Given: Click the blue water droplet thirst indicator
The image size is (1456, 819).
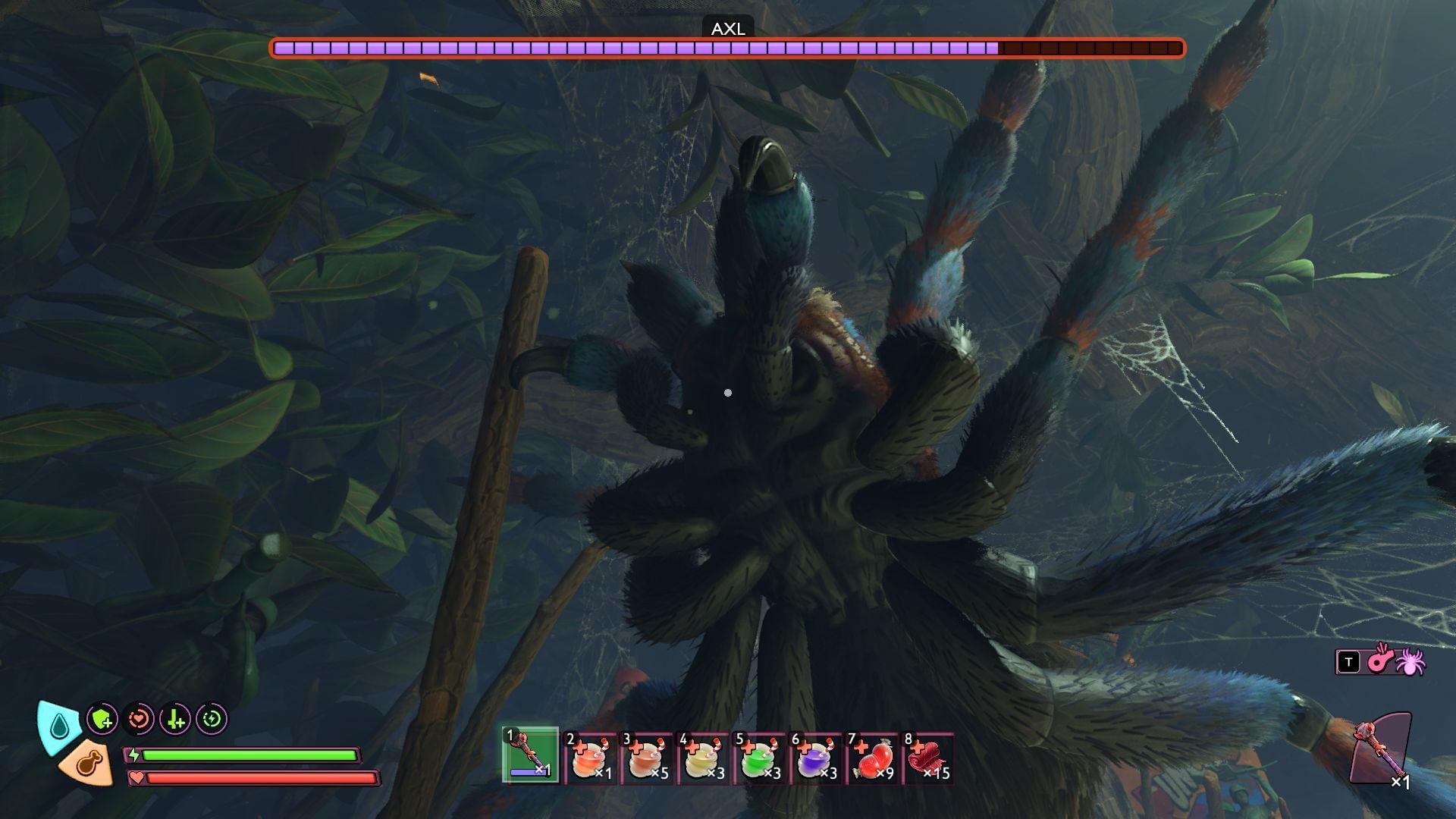Looking at the screenshot, I should [x=59, y=726].
